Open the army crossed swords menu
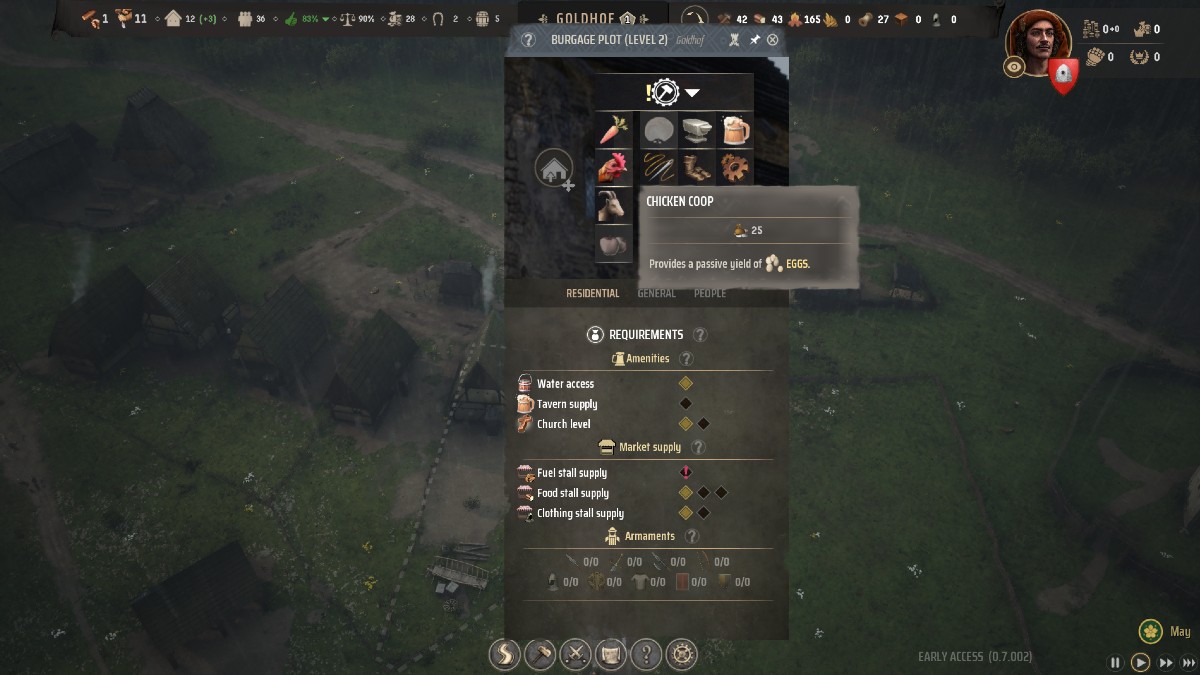The image size is (1200, 675). (576, 654)
